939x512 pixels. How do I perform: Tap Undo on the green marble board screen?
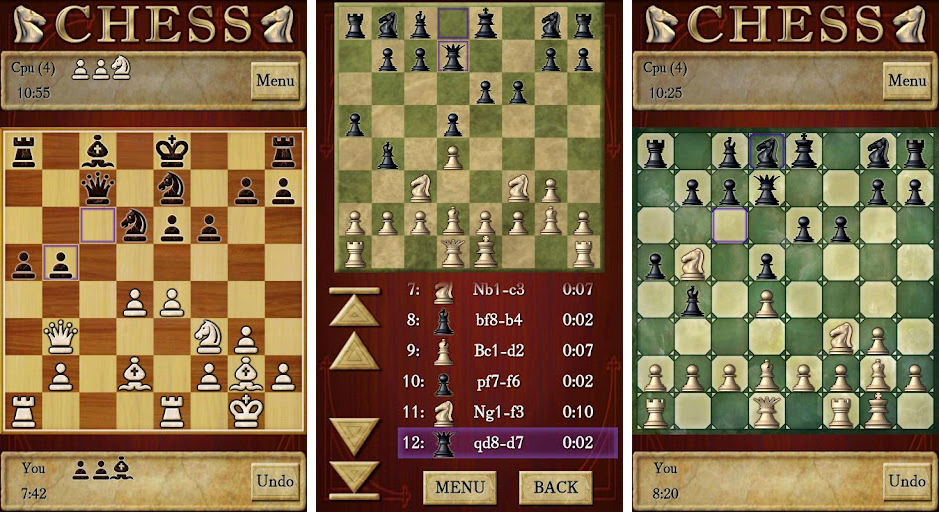907,481
